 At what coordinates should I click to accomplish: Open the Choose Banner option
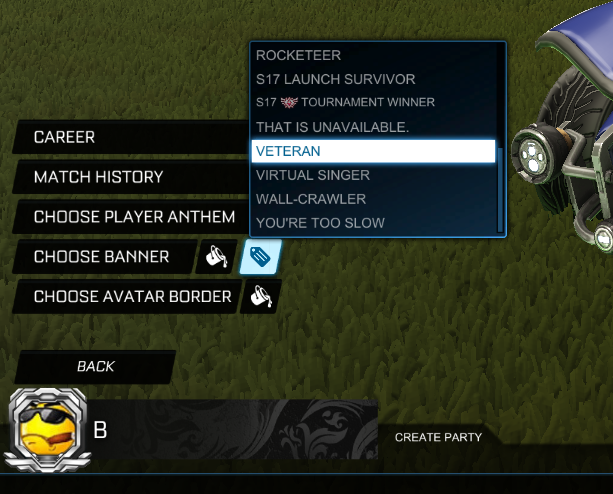(101, 257)
